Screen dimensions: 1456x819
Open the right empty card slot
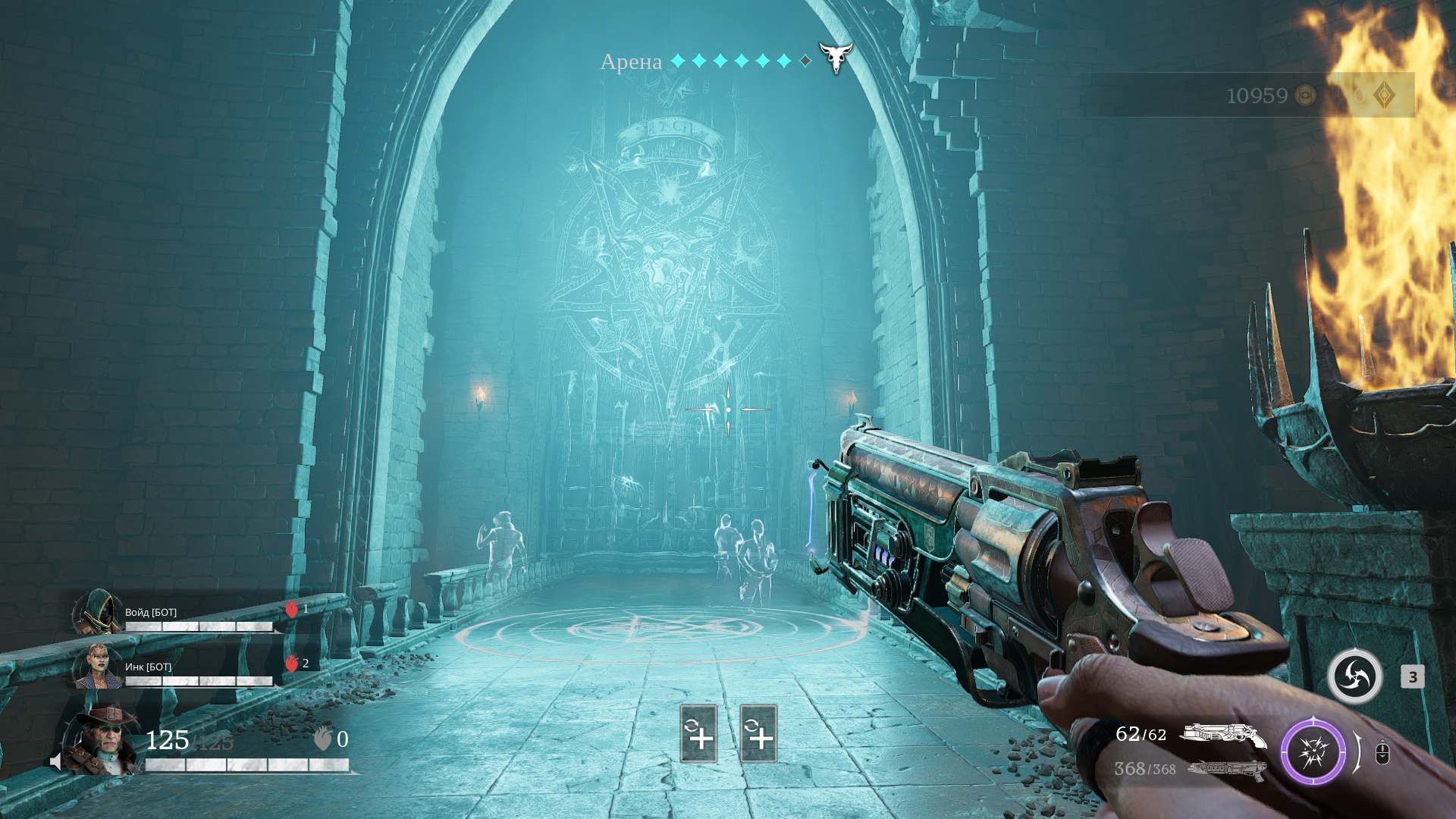click(x=758, y=733)
